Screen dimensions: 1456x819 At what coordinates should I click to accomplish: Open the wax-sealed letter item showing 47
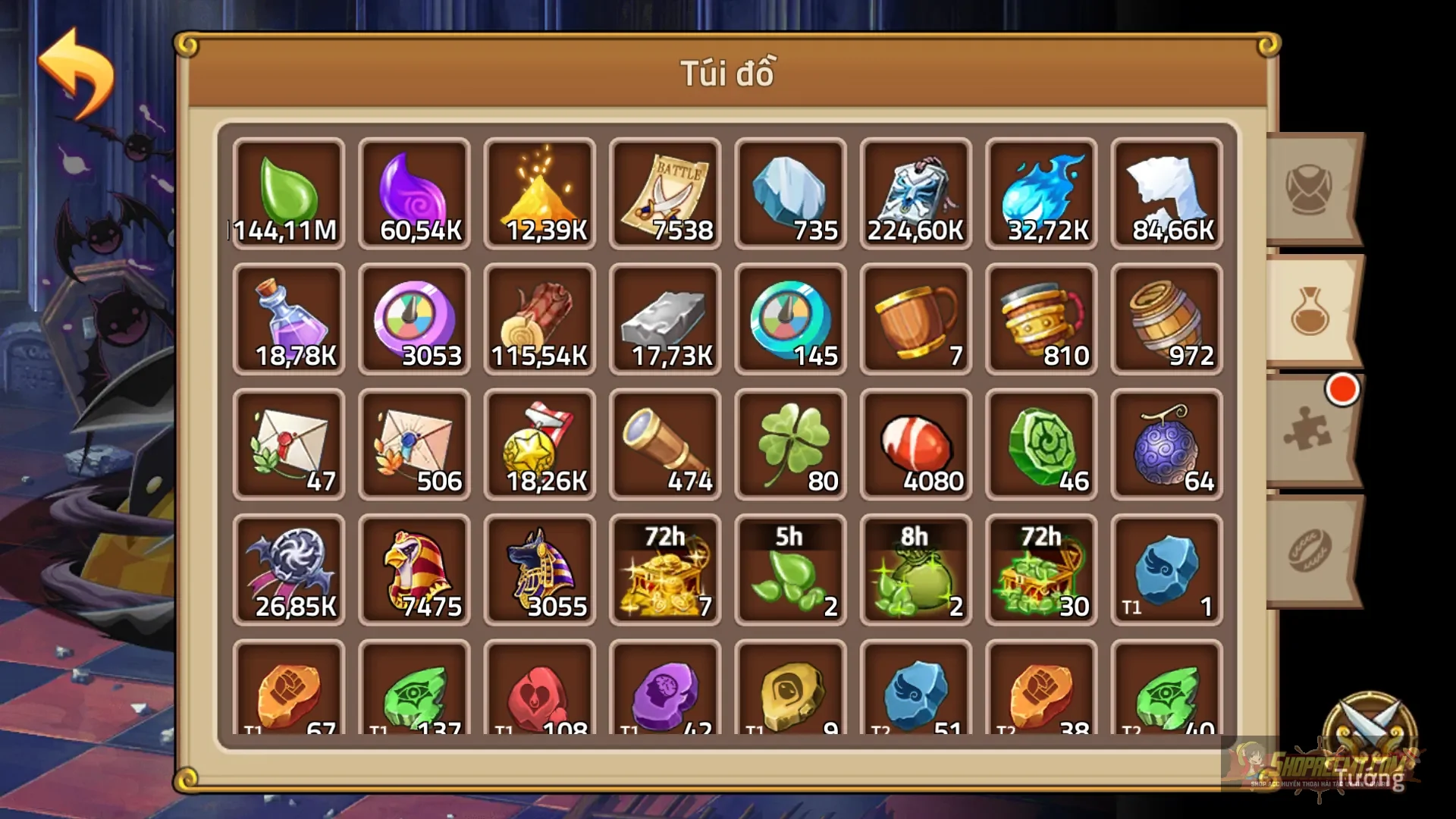(289, 444)
